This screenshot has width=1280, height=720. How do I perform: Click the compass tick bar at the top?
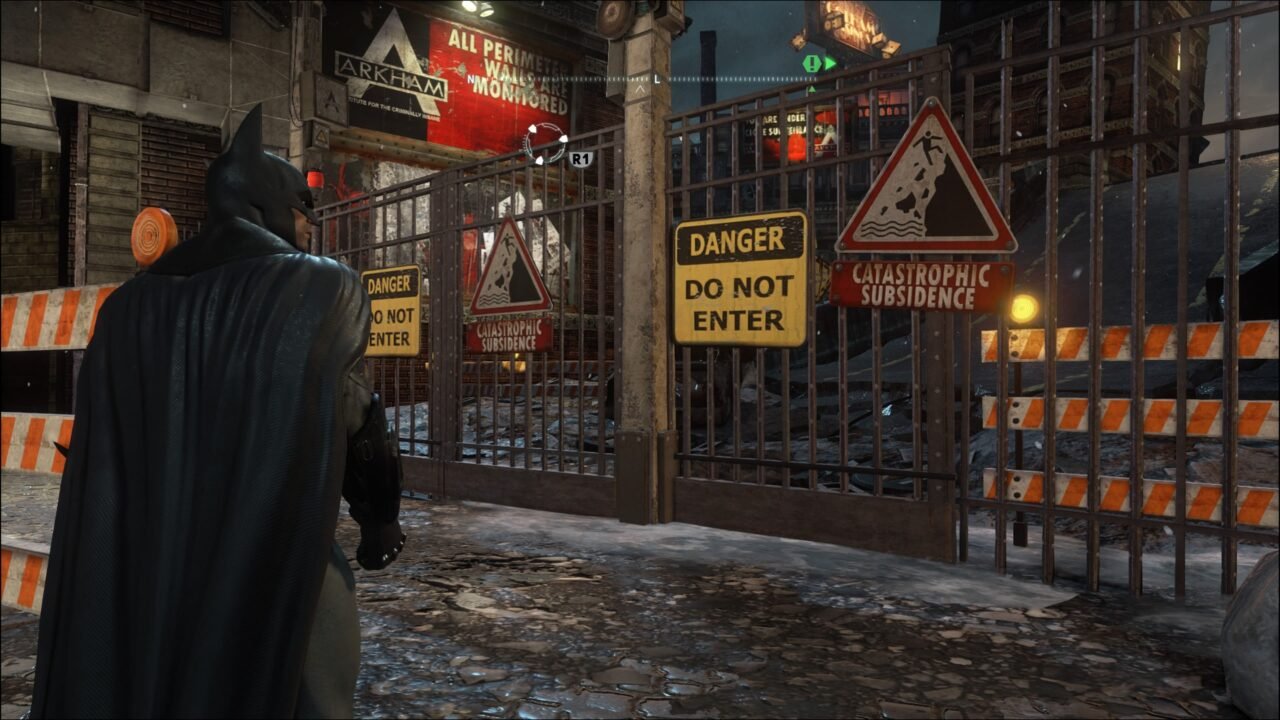click(x=740, y=78)
